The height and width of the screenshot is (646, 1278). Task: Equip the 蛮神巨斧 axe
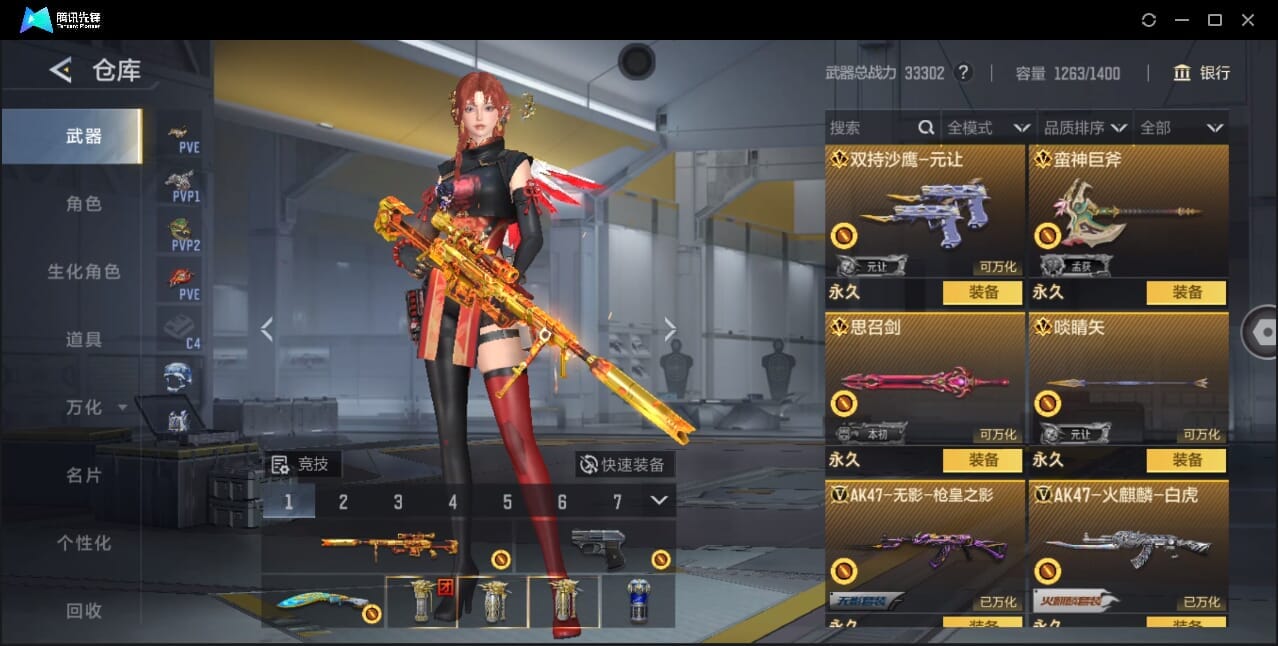click(x=1186, y=292)
